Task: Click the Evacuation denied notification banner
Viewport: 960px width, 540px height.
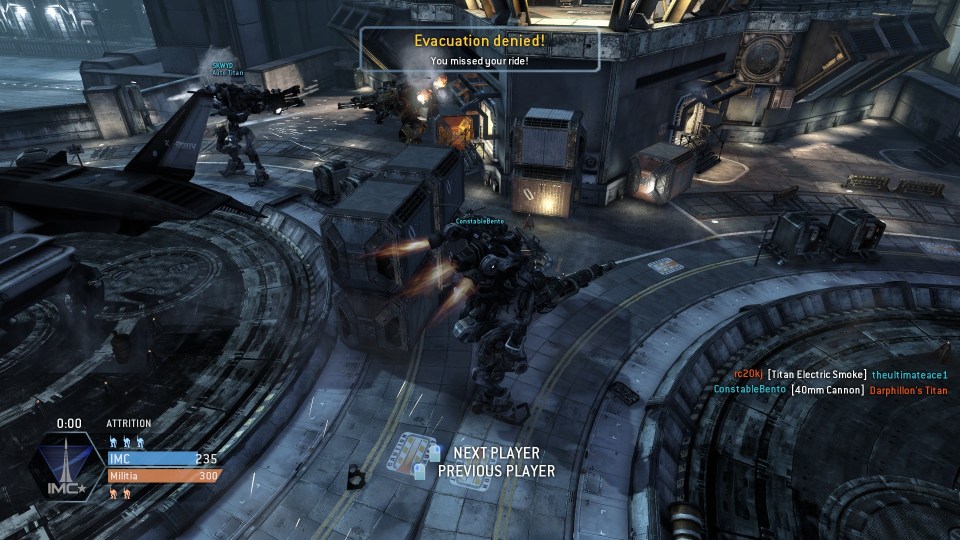Action: [480, 49]
